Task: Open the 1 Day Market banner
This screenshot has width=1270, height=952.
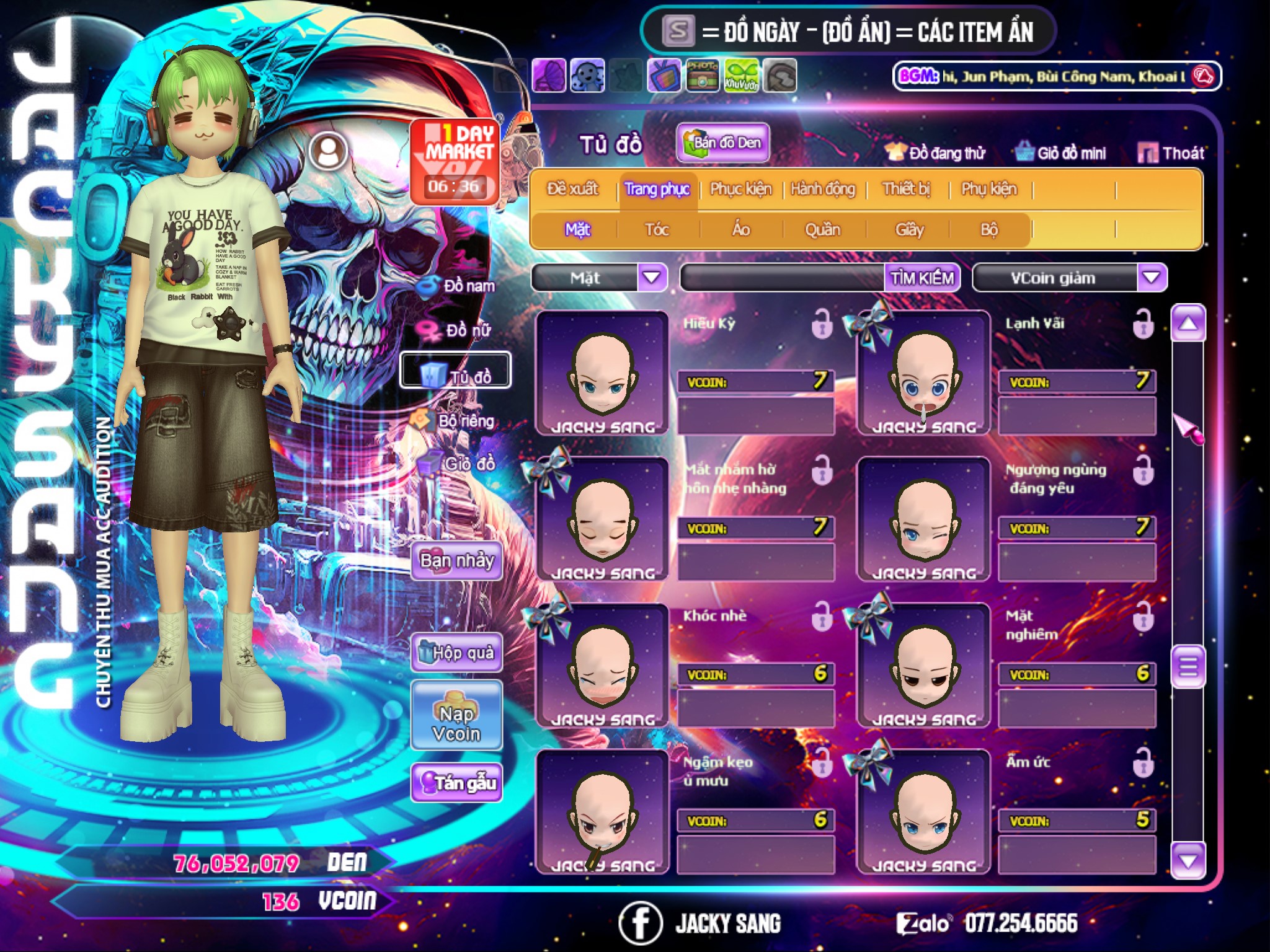Action: click(455, 162)
